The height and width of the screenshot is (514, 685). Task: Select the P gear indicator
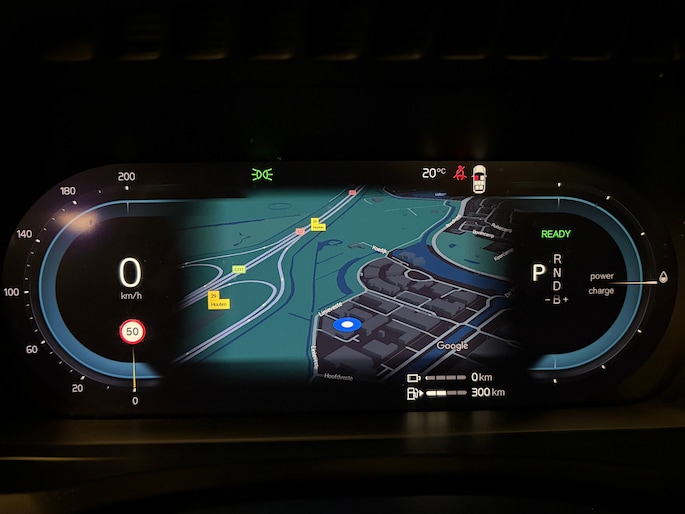[x=538, y=272]
